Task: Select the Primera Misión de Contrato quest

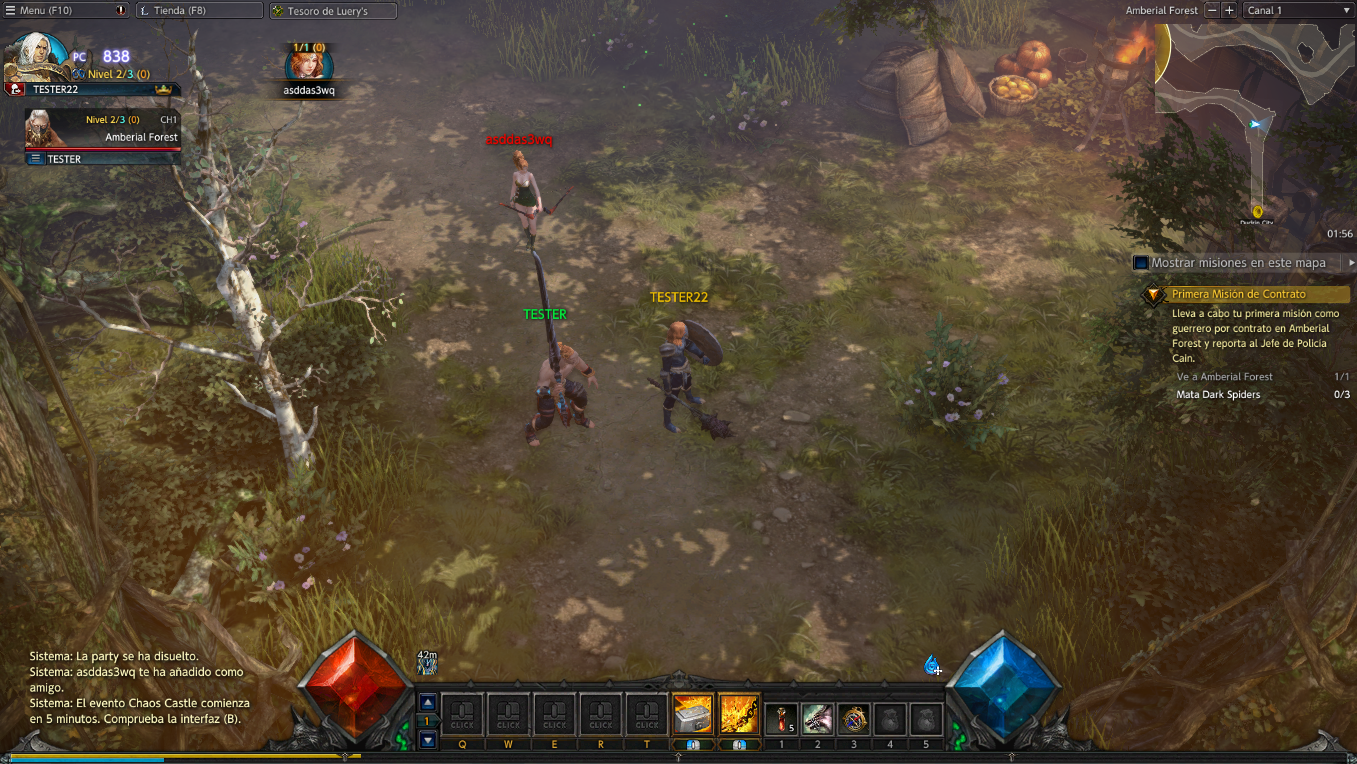Action: [1240, 295]
